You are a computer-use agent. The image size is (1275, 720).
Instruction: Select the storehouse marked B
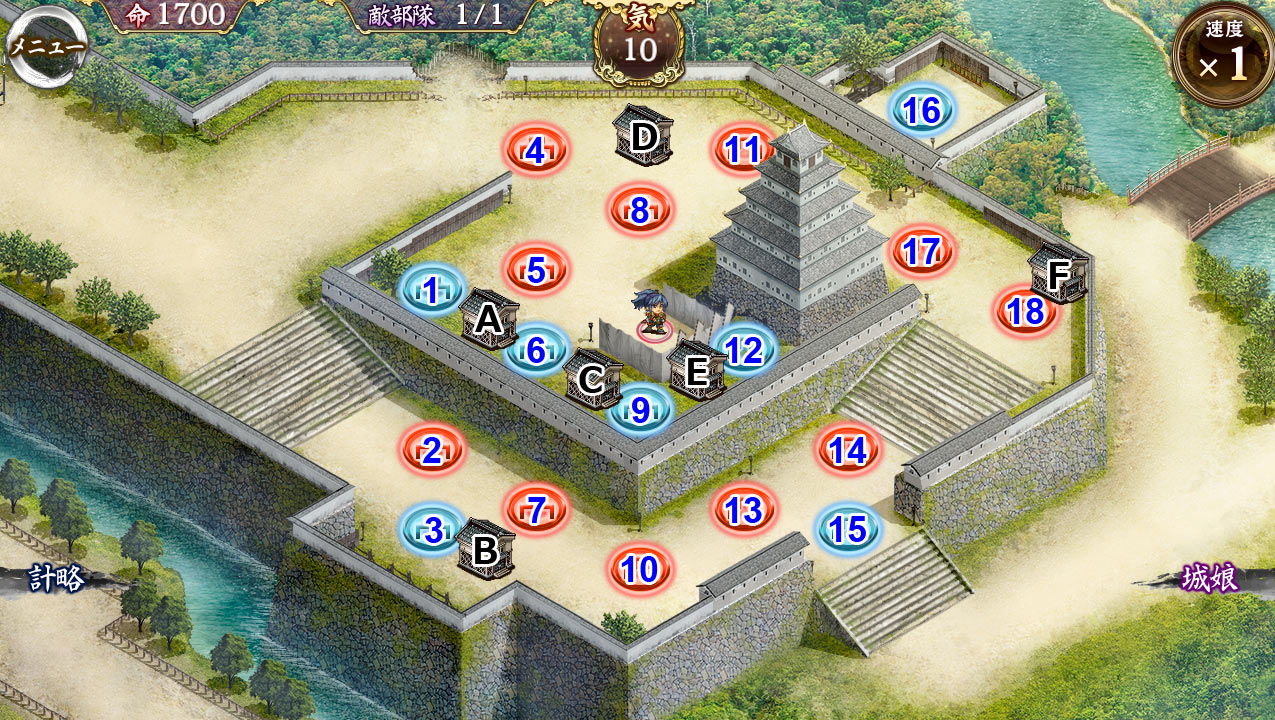(486, 549)
